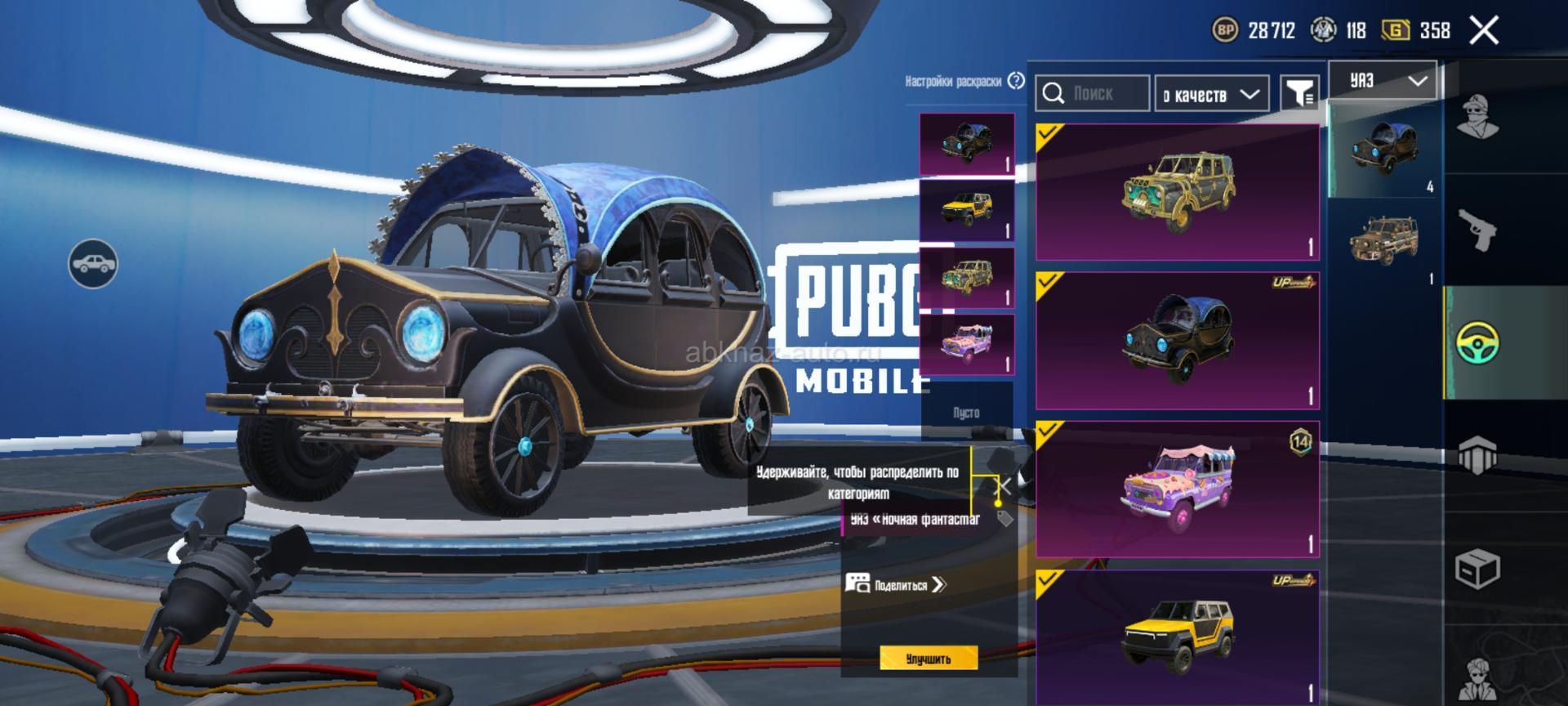
Task: Click the empty Пусто paint slot
Action: click(967, 412)
